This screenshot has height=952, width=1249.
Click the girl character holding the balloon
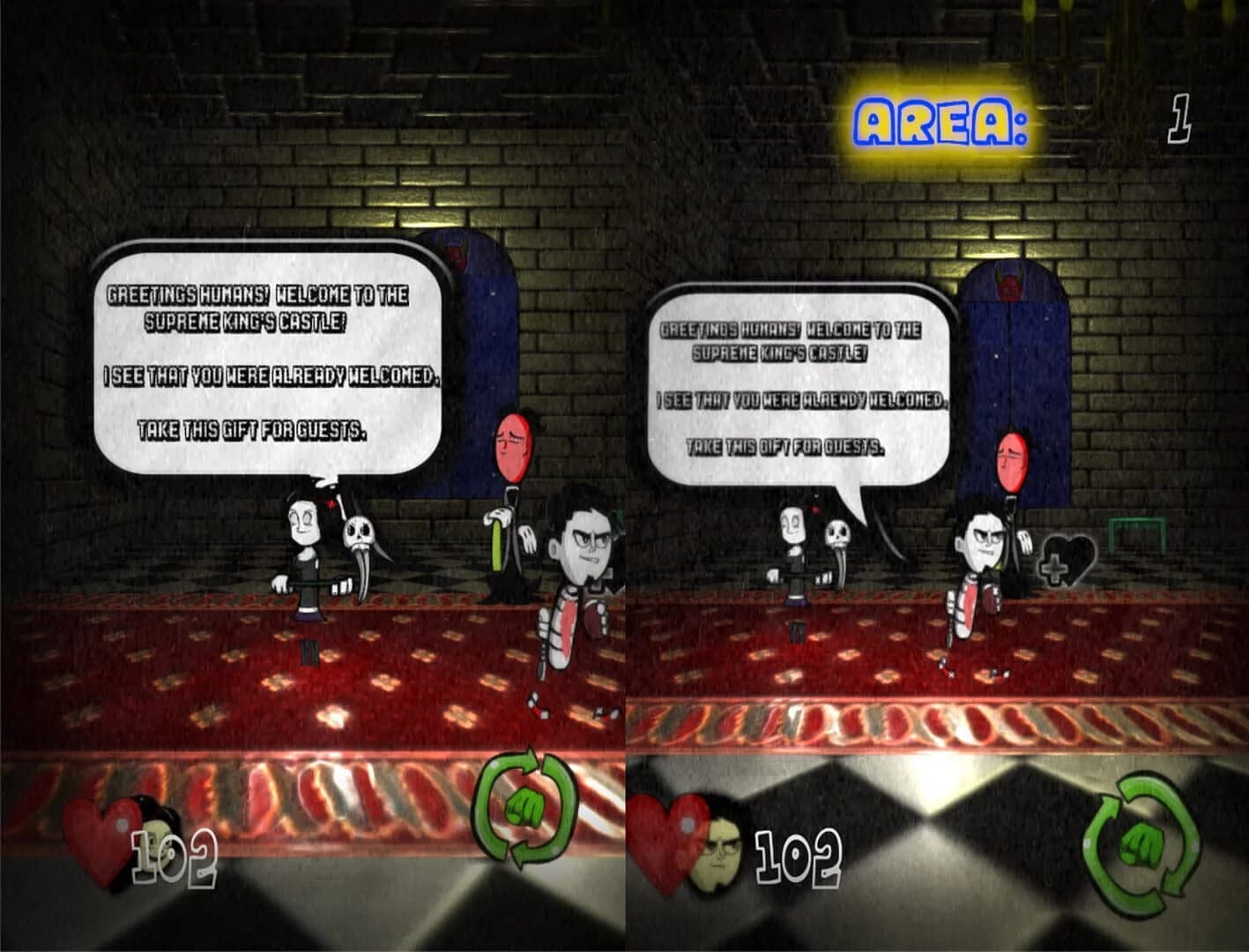click(x=304, y=547)
